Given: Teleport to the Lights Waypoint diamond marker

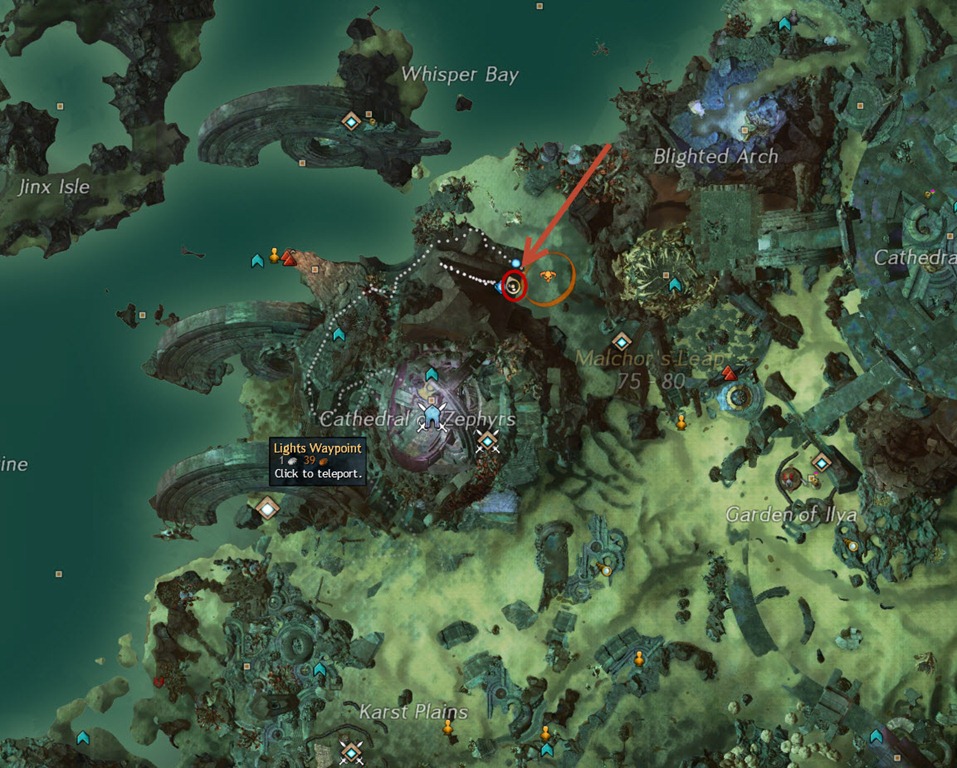Looking at the screenshot, I should click(x=267, y=507).
